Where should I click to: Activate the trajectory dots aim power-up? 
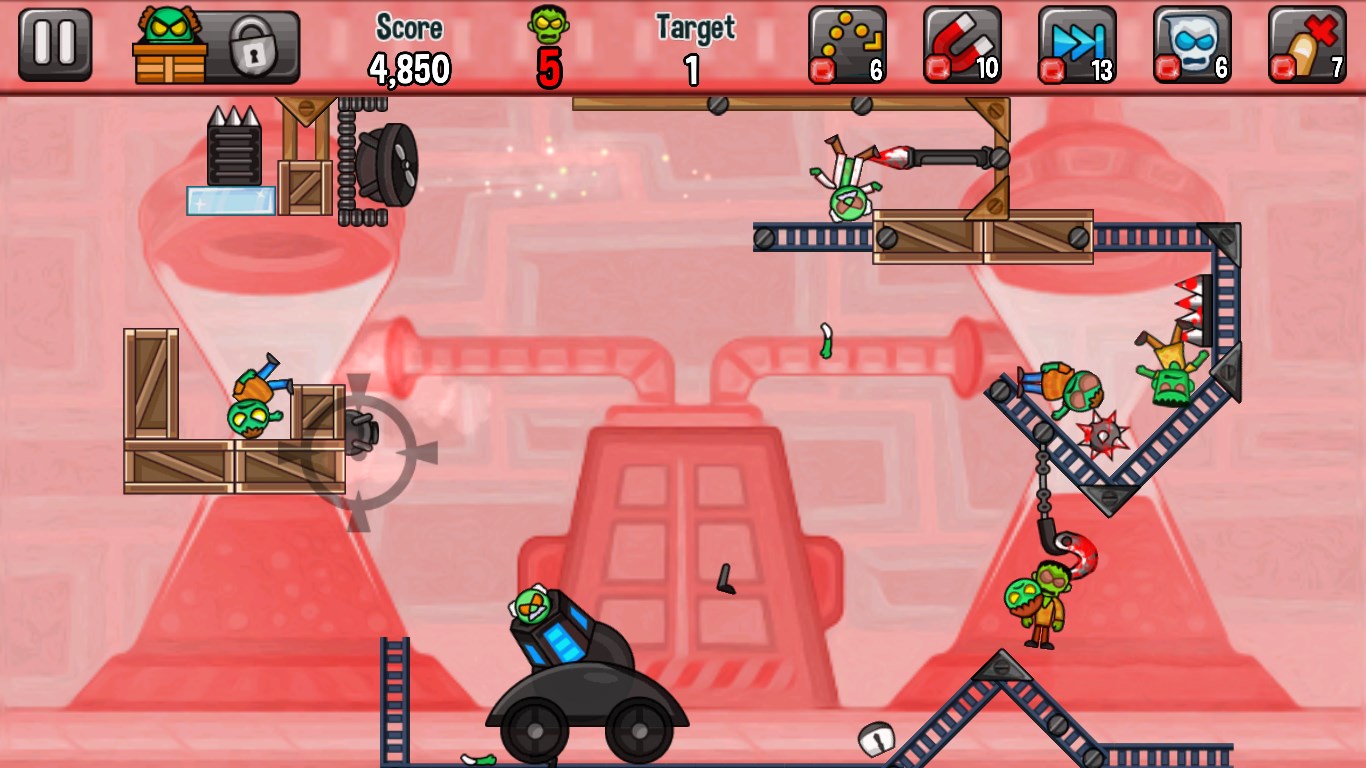coord(847,45)
